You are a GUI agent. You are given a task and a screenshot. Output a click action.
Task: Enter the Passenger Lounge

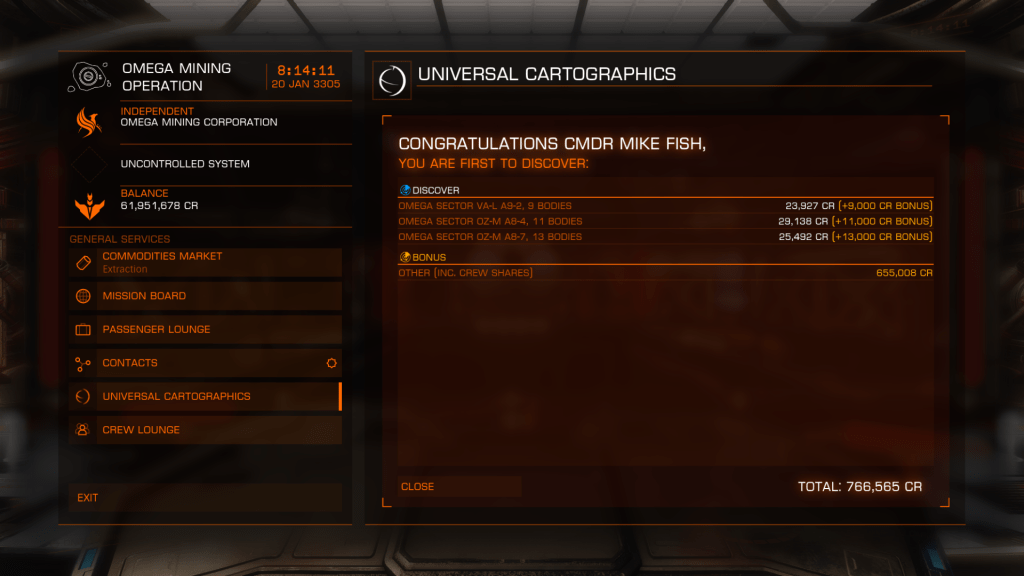[206, 329]
